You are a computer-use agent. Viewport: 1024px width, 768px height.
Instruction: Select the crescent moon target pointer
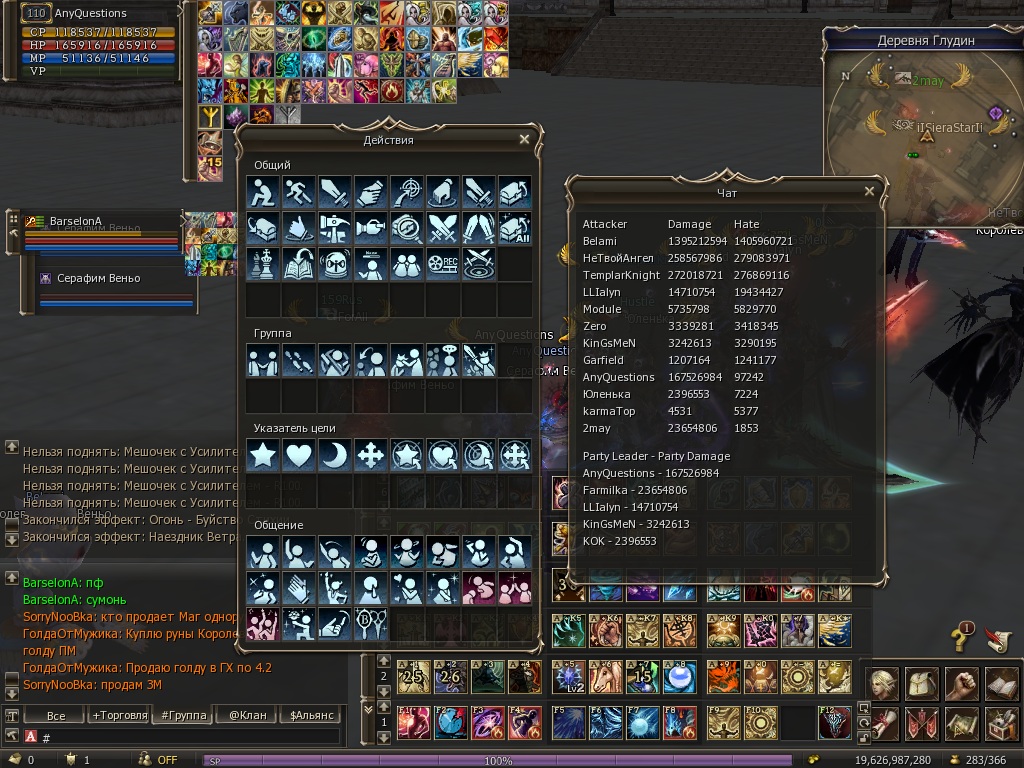335,456
